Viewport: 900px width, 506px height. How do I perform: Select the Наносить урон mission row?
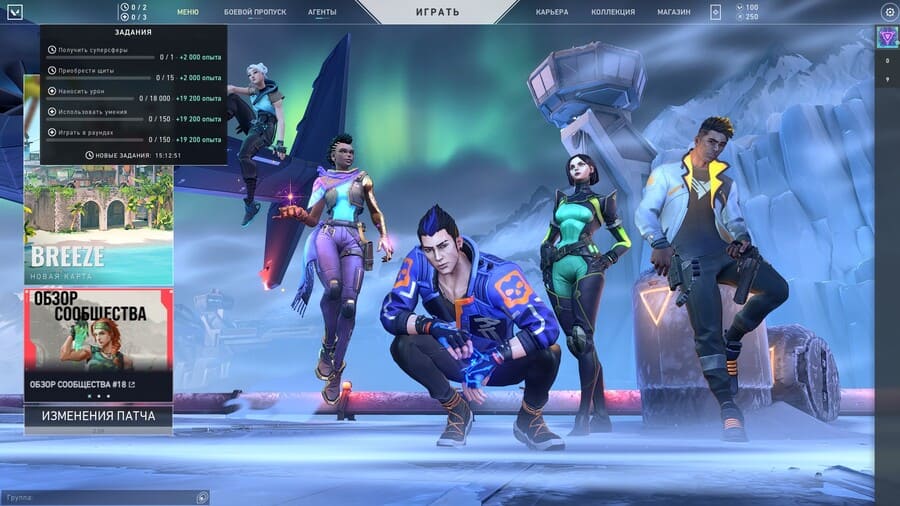pyautogui.click(x=135, y=98)
